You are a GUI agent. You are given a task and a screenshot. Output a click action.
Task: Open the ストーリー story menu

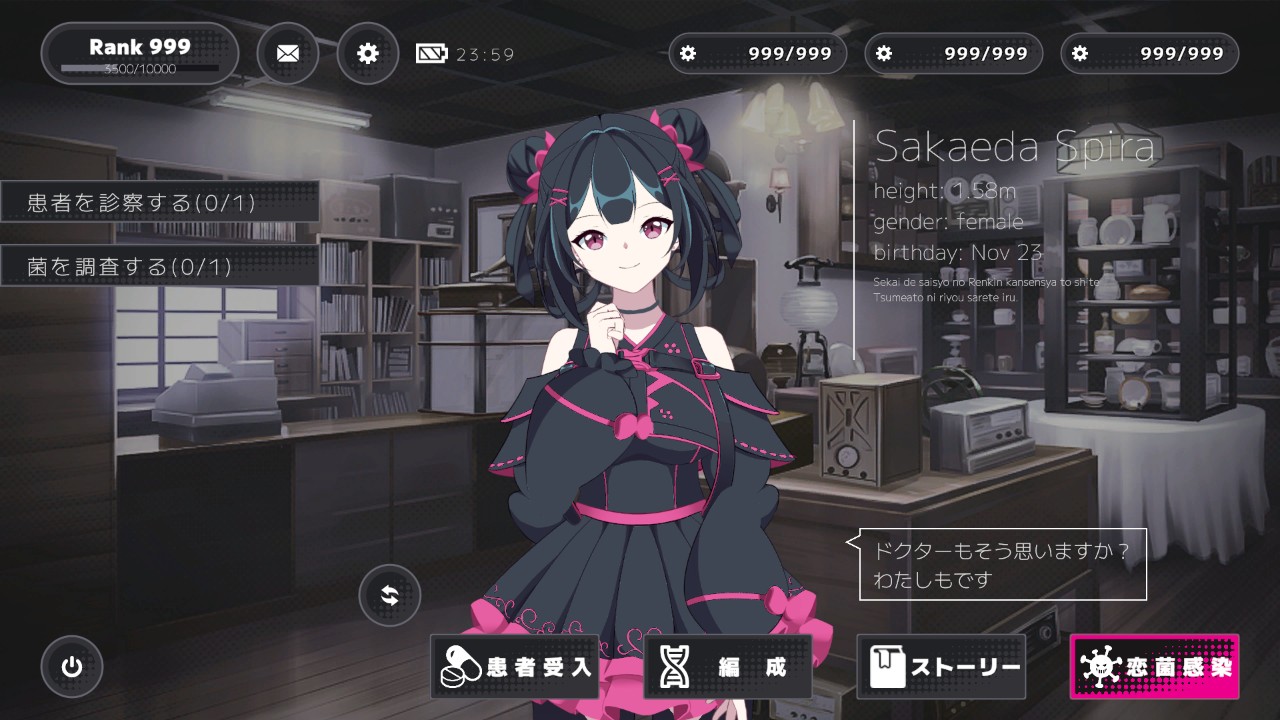pos(941,667)
